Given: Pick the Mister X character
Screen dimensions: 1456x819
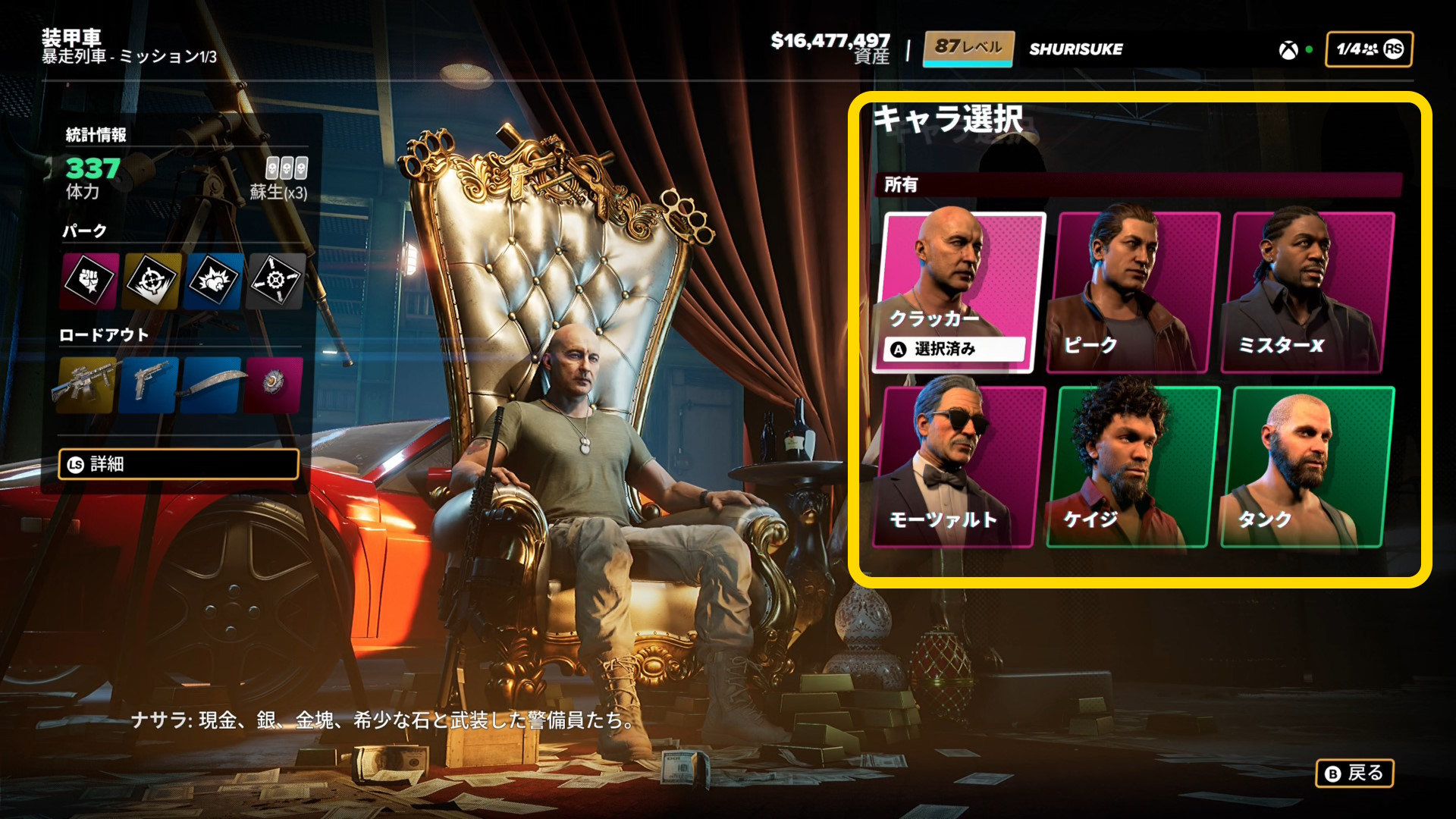Looking at the screenshot, I should [1307, 292].
